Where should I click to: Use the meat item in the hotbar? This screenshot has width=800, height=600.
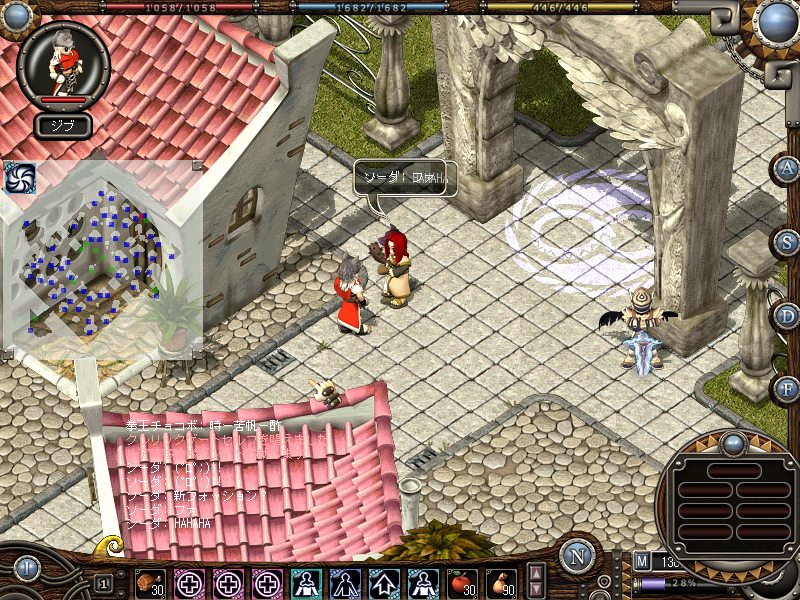[150, 582]
